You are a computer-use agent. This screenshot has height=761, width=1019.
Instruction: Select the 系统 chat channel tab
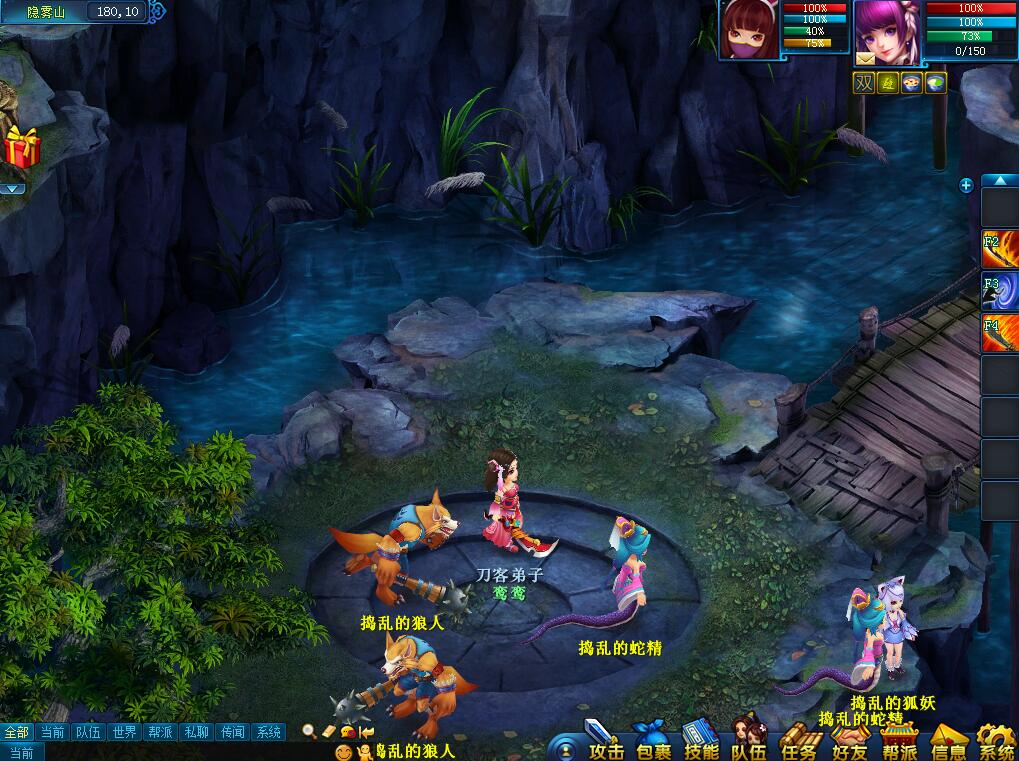point(268,732)
